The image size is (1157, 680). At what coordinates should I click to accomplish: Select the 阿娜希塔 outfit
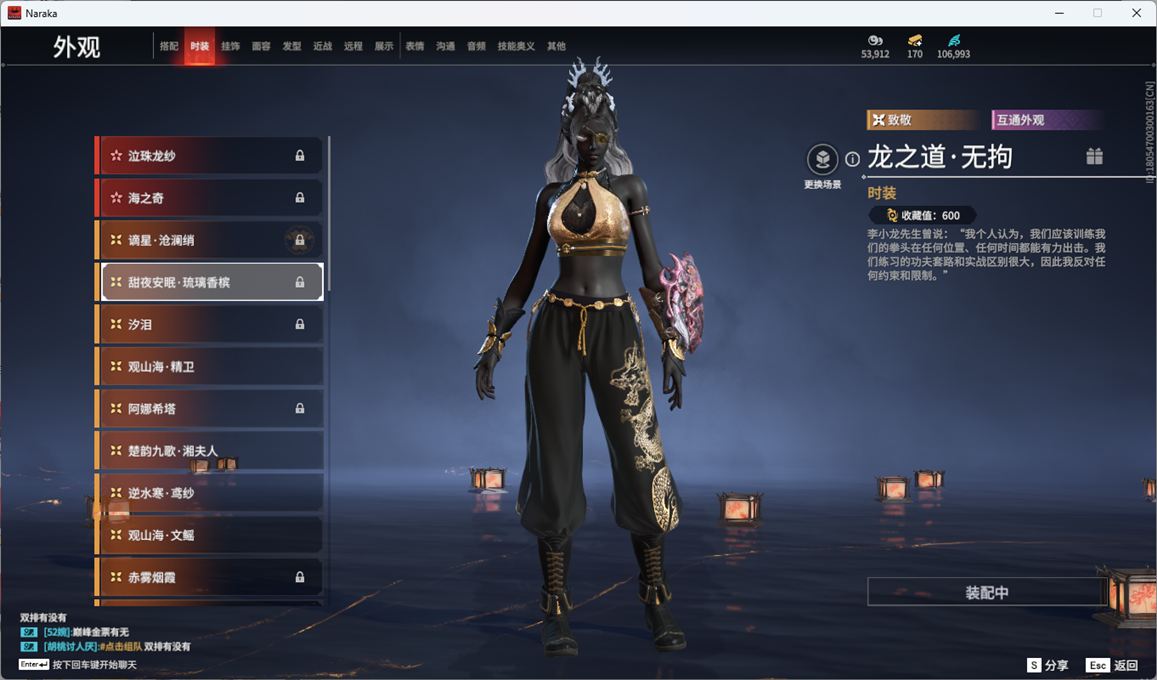tap(210, 409)
